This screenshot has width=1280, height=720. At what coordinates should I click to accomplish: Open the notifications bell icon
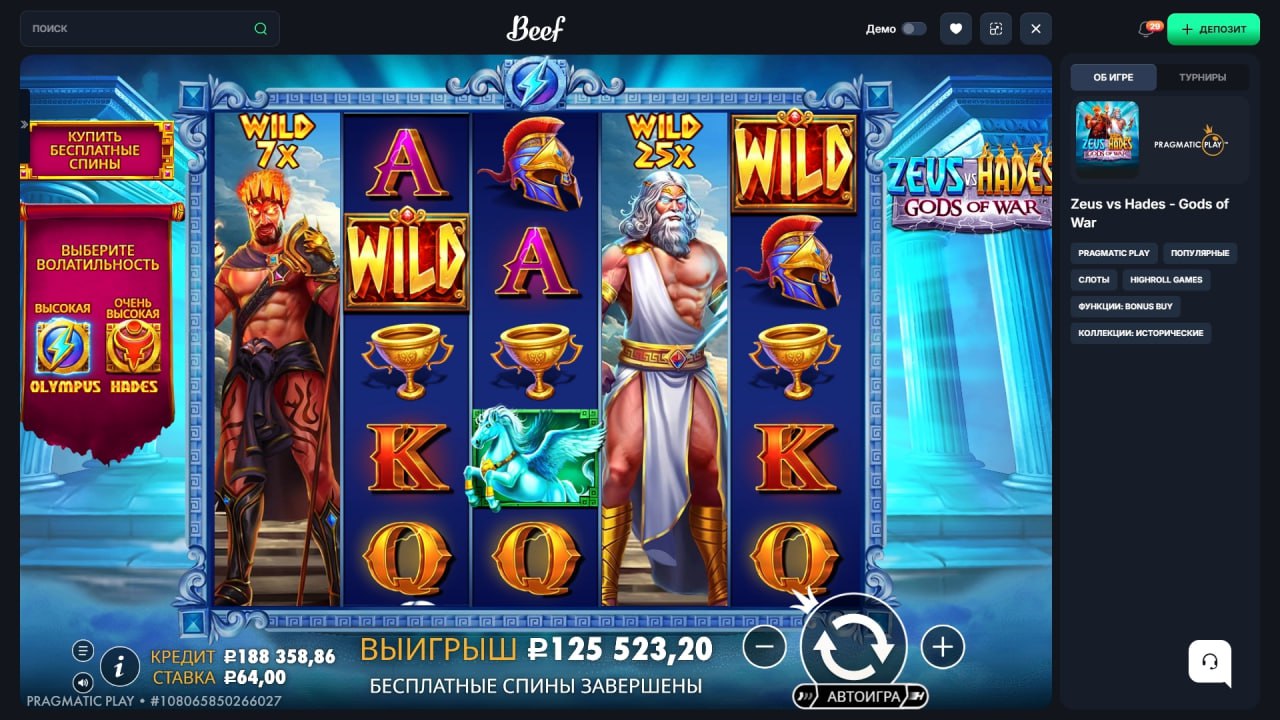[1147, 29]
